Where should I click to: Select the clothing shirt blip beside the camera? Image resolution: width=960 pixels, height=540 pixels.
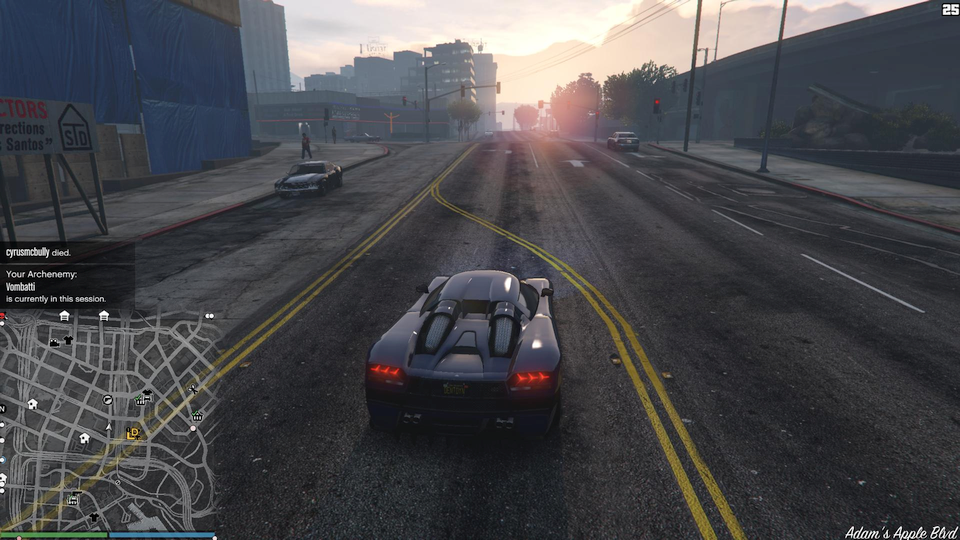68,340
